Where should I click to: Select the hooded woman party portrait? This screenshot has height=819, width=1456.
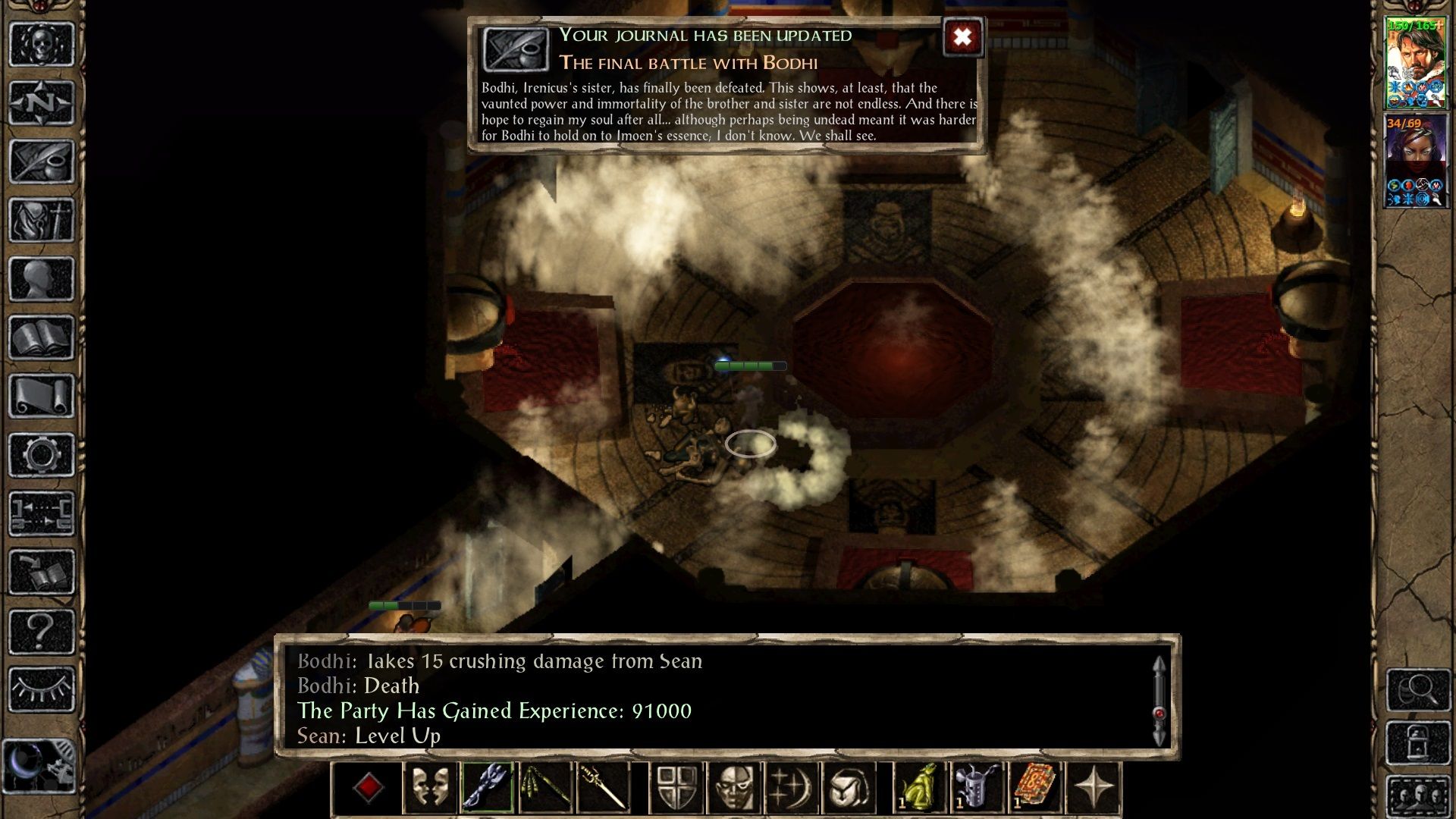click(1416, 161)
